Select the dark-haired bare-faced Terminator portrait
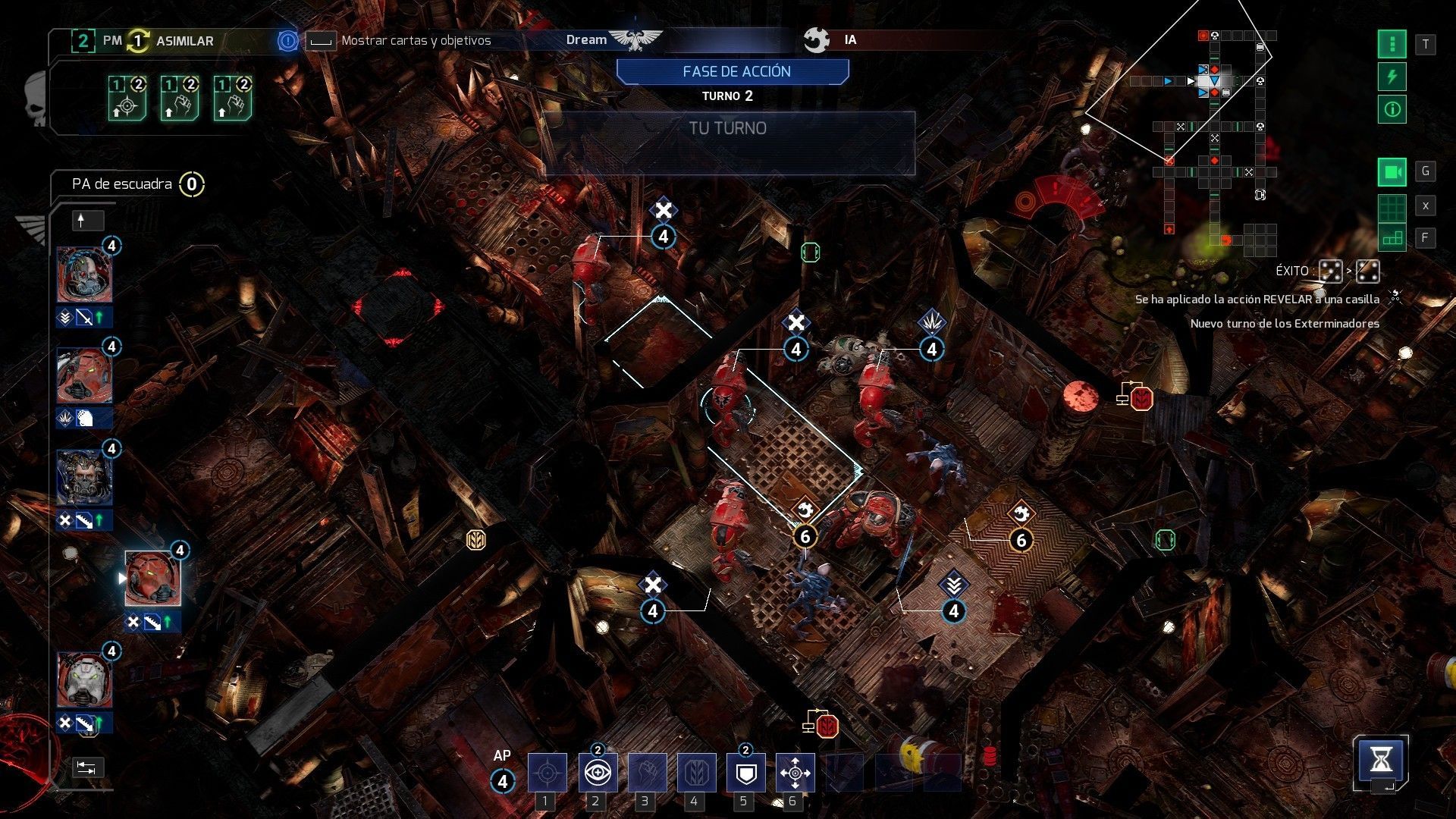This screenshot has height=819, width=1456. [x=84, y=478]
